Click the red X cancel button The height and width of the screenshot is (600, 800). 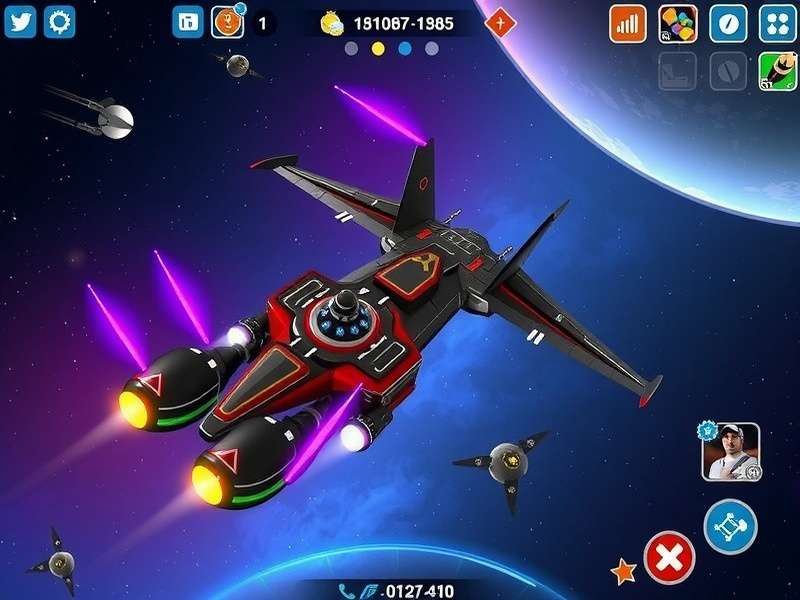(x=670, y=557)
